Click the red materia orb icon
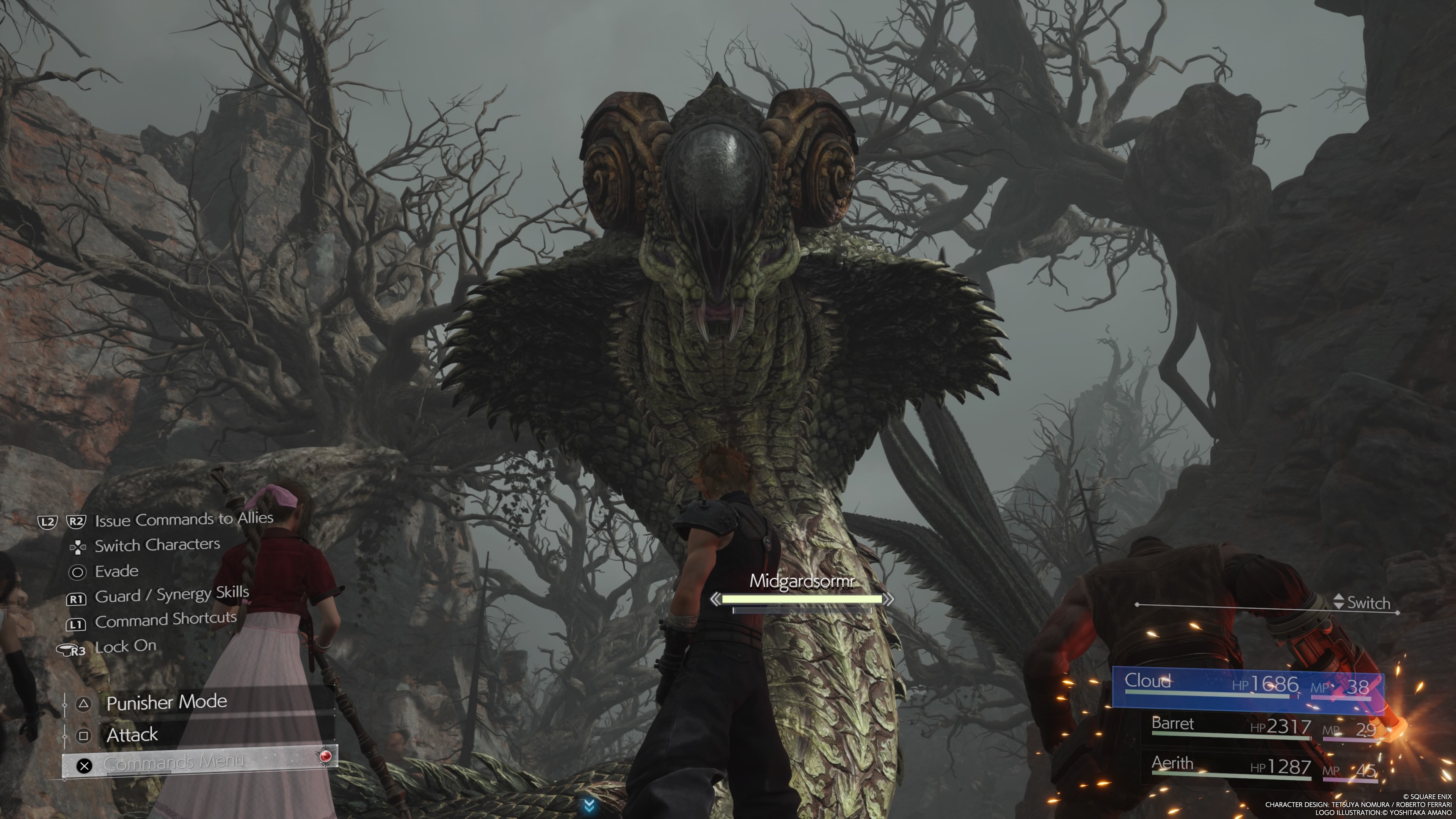The image size is (1456, 819). (x=326, y=756)
